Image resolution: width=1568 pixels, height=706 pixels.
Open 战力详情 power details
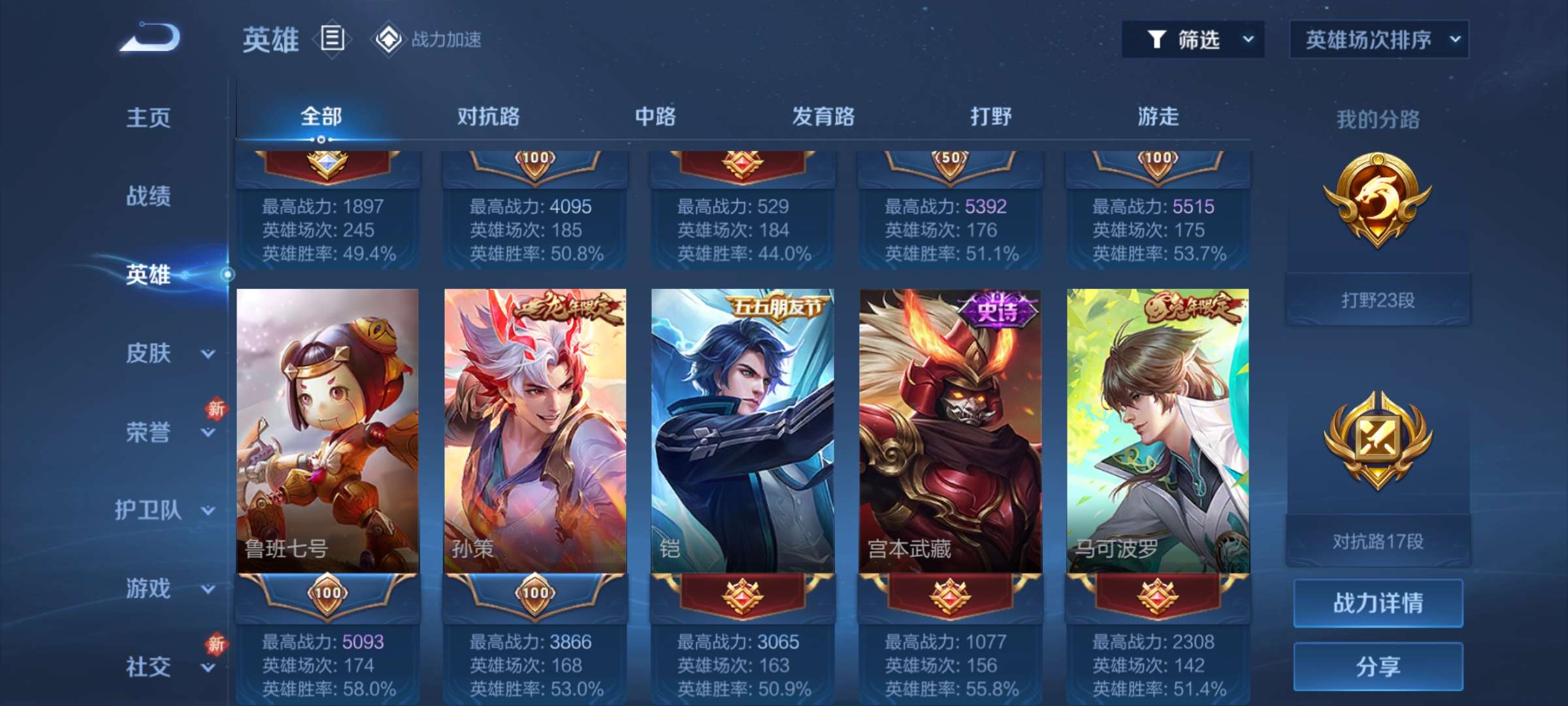point(1378,603)
